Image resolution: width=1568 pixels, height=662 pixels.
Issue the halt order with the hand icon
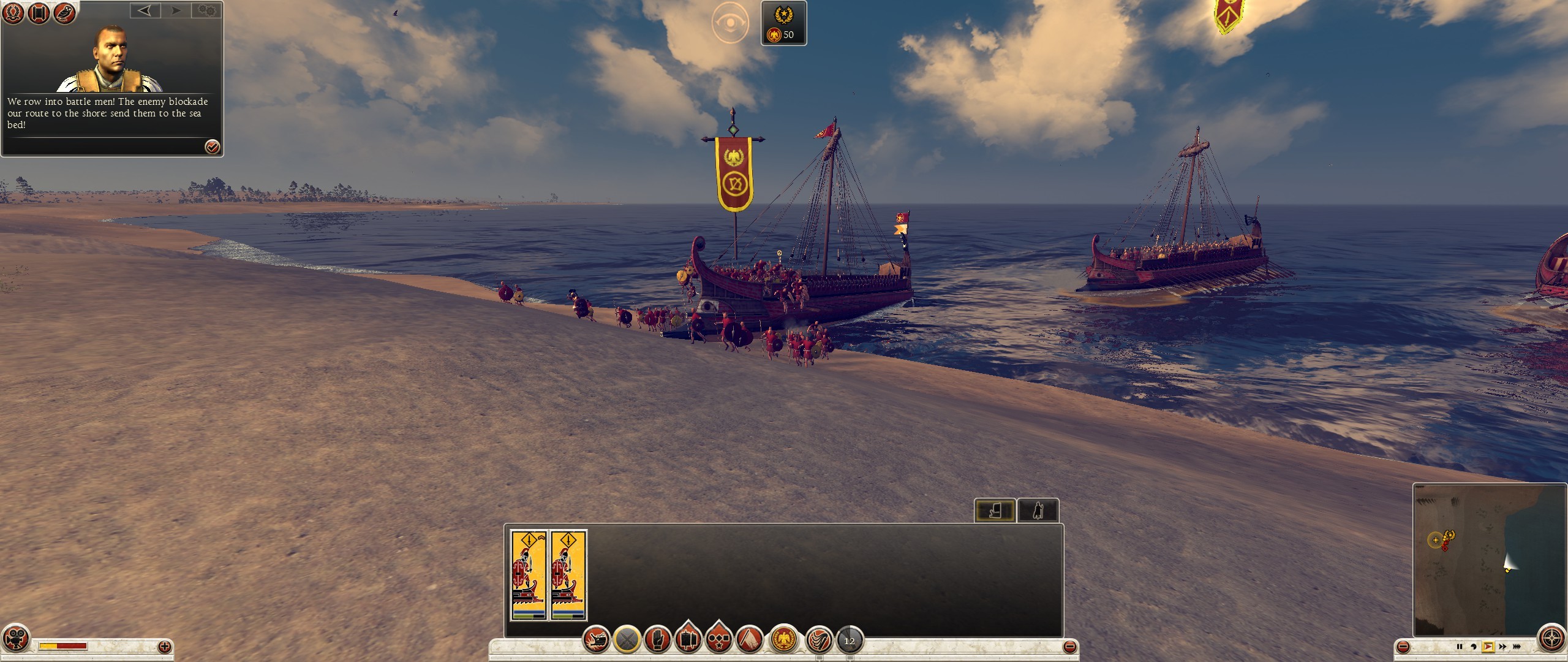pyautogui.click(x=657, y=641)
